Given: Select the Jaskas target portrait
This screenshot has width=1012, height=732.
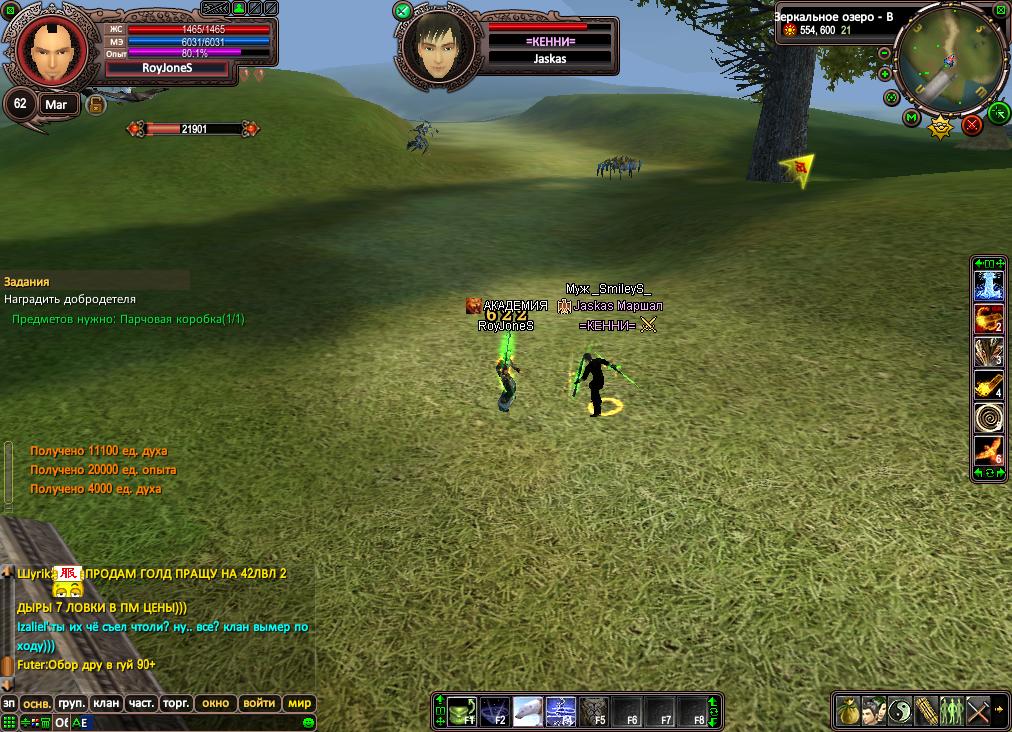Looking at the screenshot, I should tap(437, 46).
